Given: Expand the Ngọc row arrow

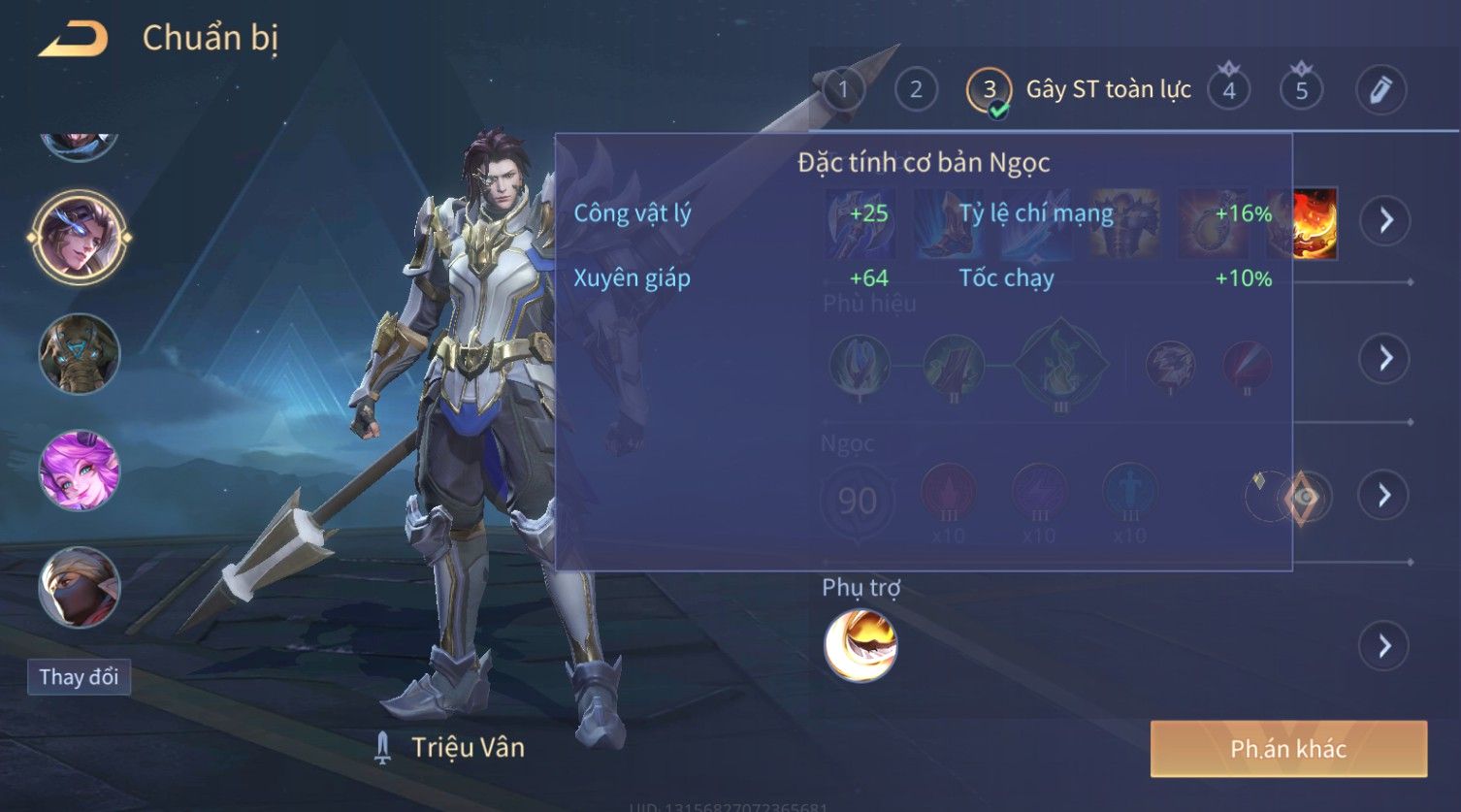Looking at the screenshot, I should pos(1384,496).
